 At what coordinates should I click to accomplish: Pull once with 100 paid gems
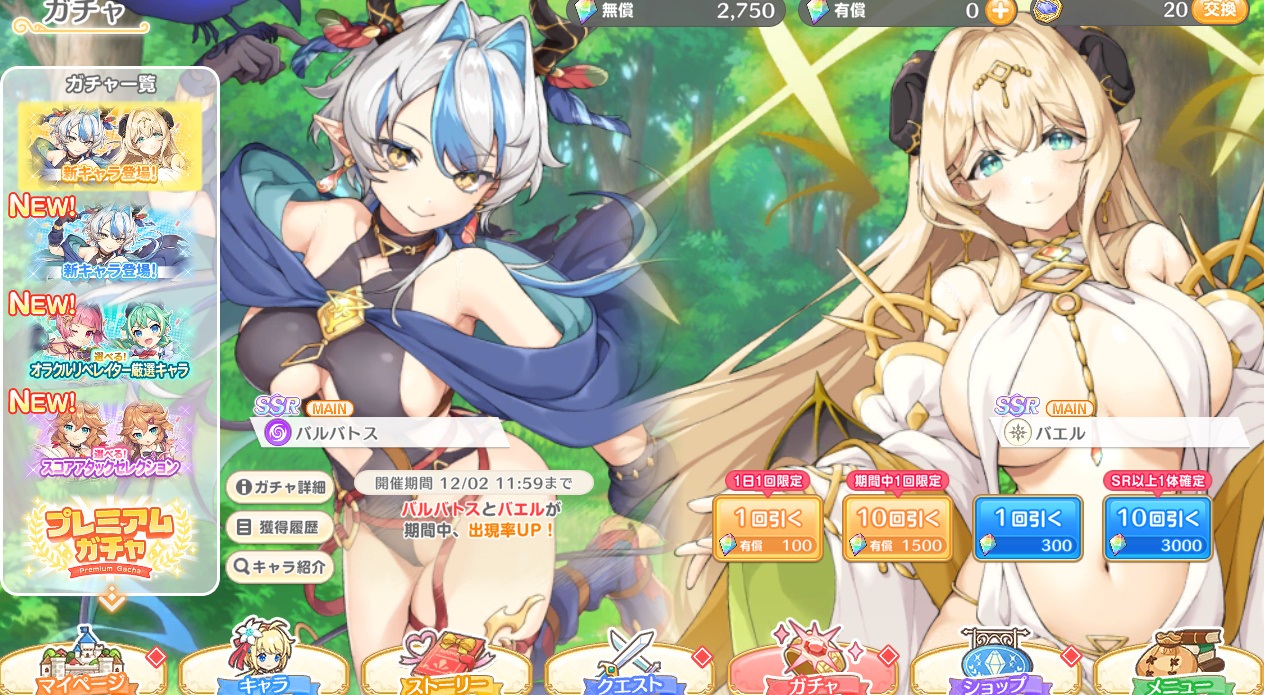click(767, 528)
